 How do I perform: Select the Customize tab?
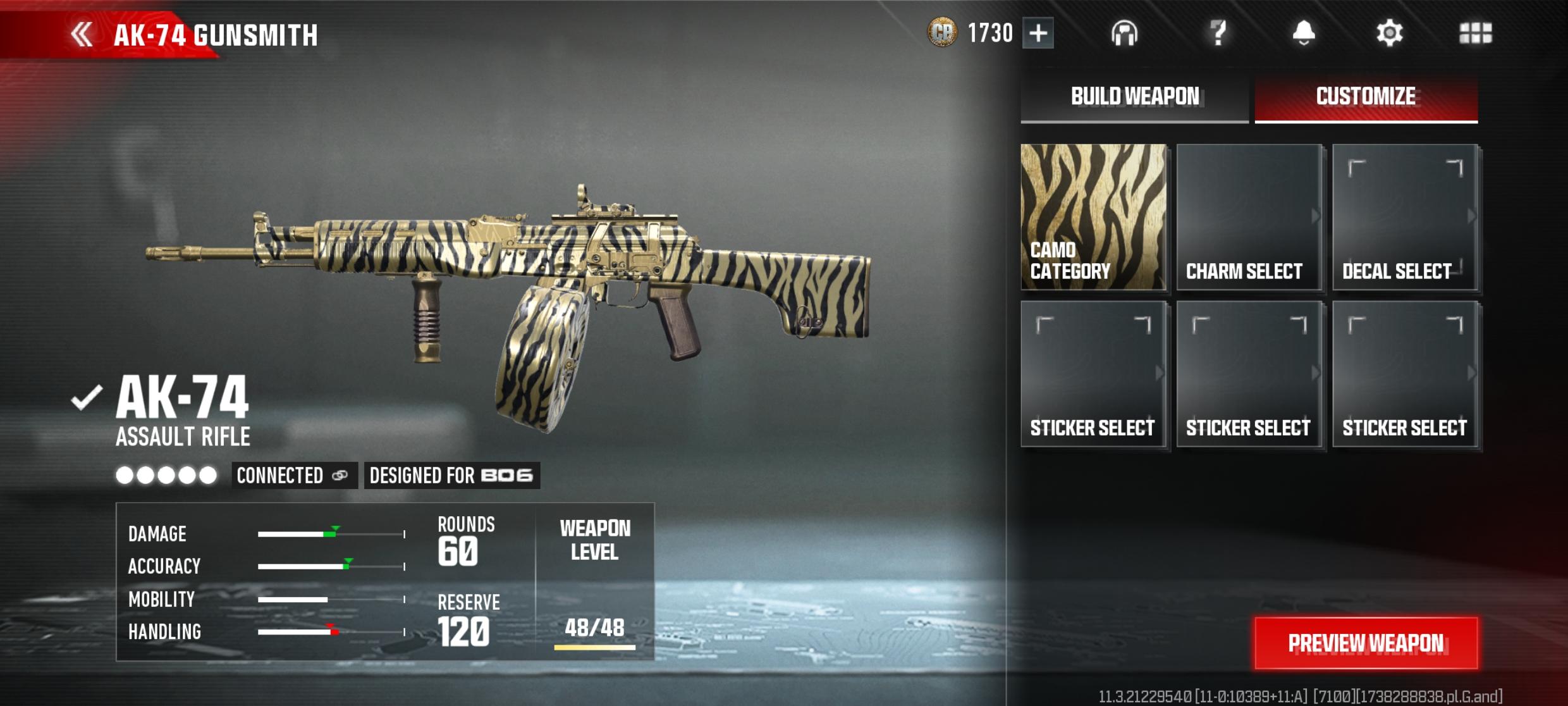coord(1366,97)
